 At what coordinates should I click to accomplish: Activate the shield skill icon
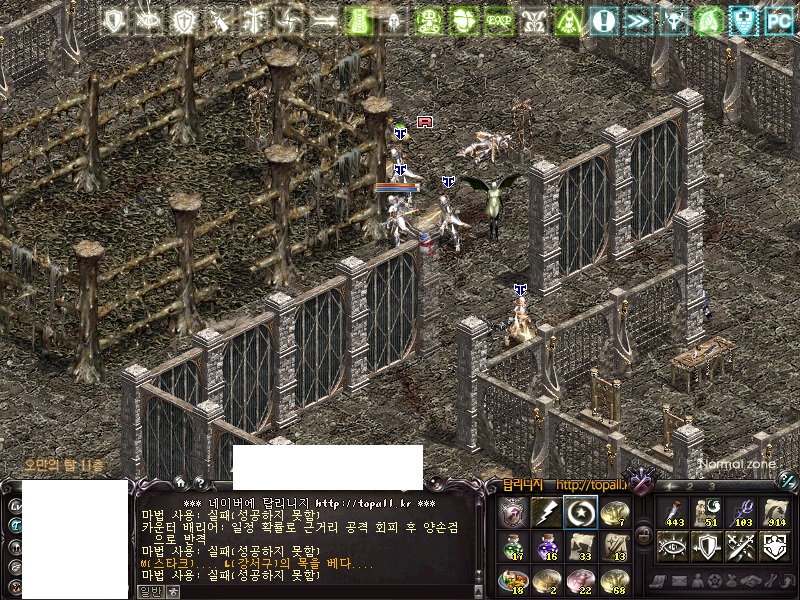pyautogui.click(x=706, y=546)
